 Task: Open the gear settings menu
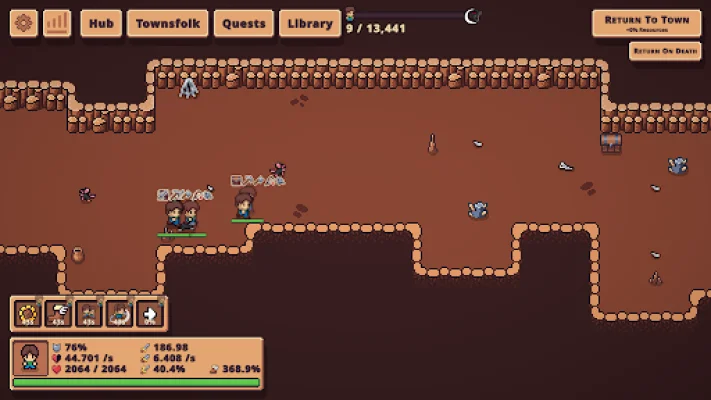[x=24, y=23]
